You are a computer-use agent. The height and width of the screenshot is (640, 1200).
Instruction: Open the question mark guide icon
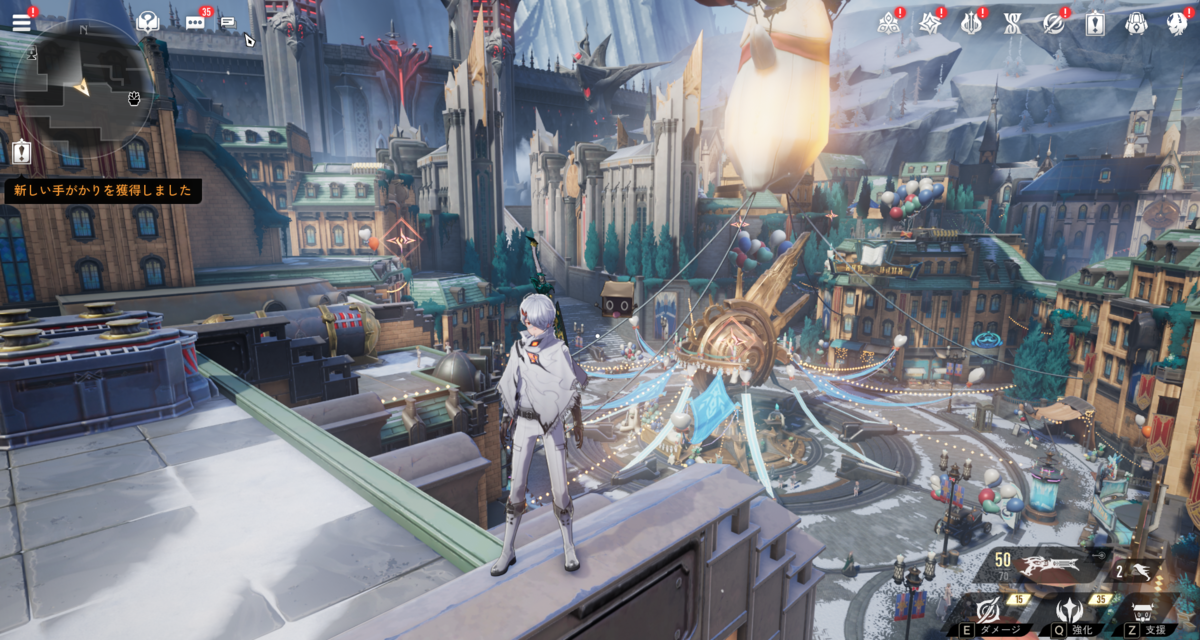pyautogui.click(x=148, y=21)
